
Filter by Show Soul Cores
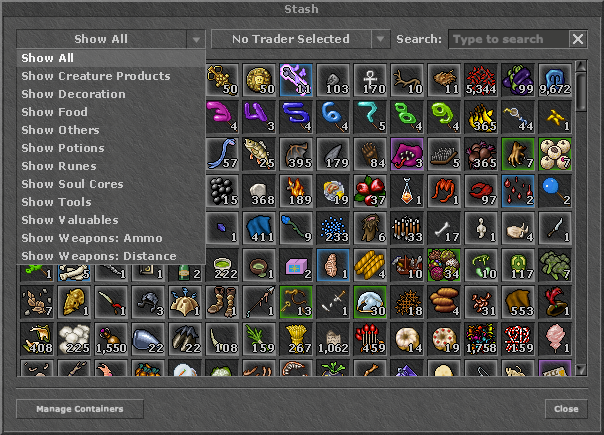click(x=73, y=184)
